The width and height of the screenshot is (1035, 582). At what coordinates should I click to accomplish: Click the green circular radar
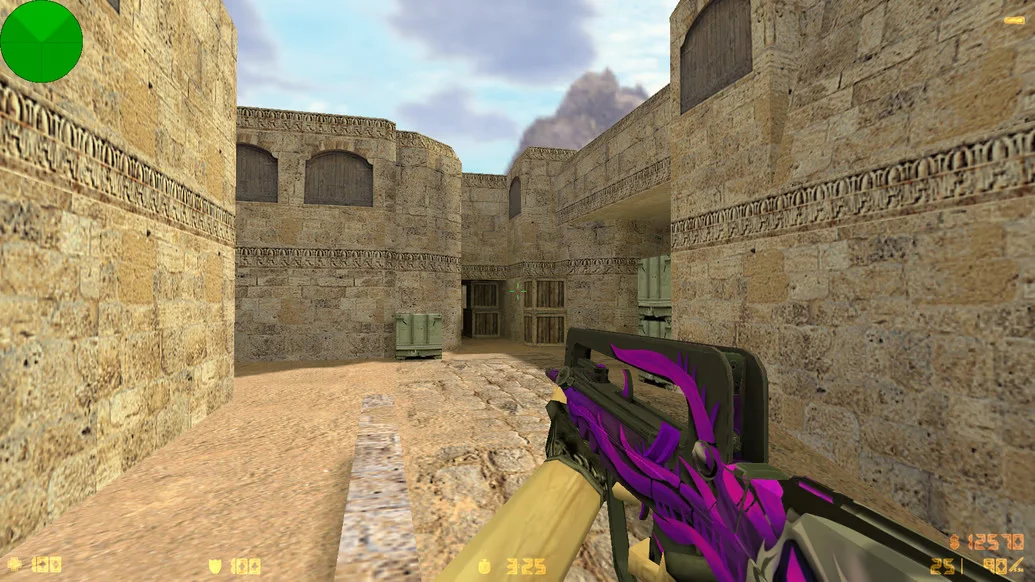coord(41,41)
